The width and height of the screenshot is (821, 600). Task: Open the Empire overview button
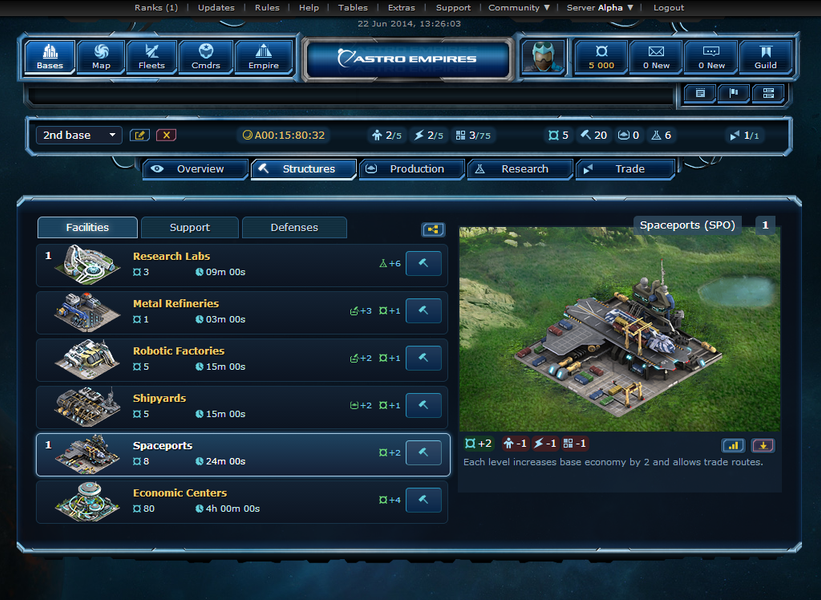click(x=264, y=57)
